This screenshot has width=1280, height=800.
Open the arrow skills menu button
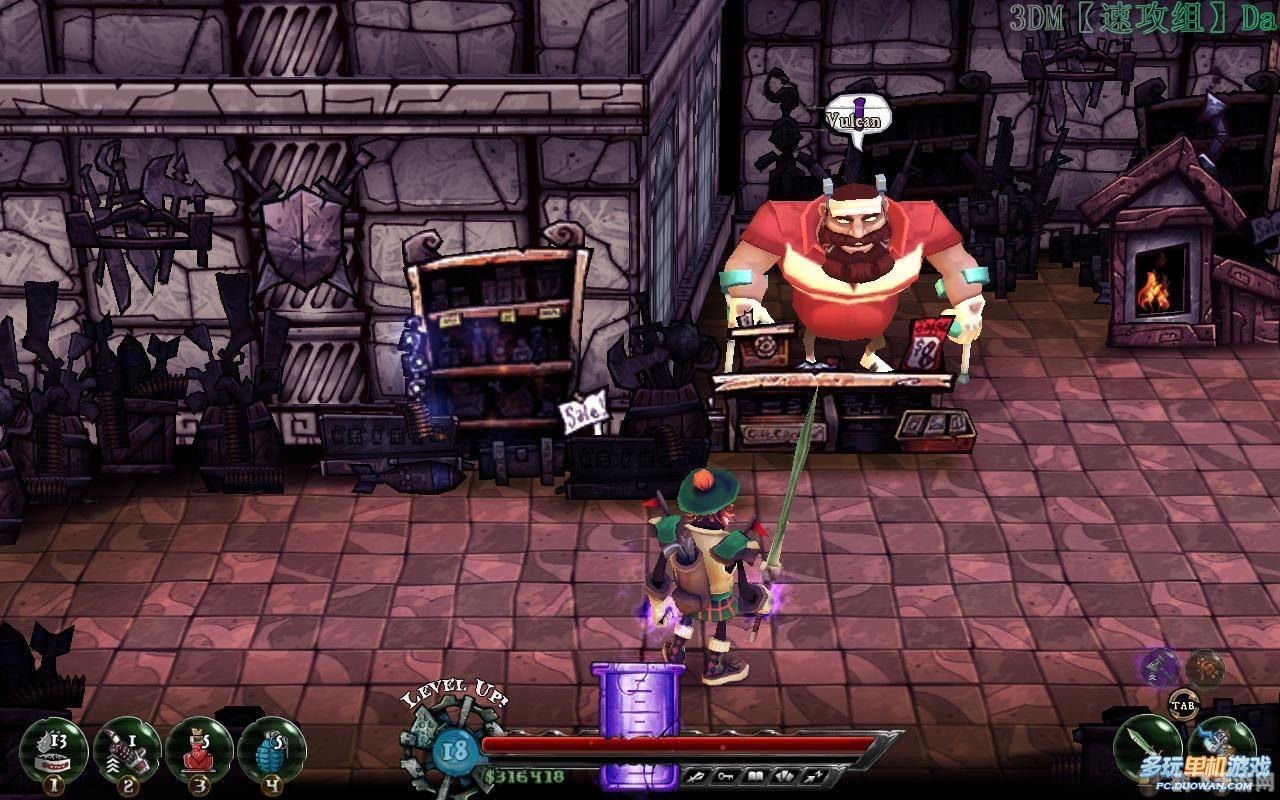[814, 776]
